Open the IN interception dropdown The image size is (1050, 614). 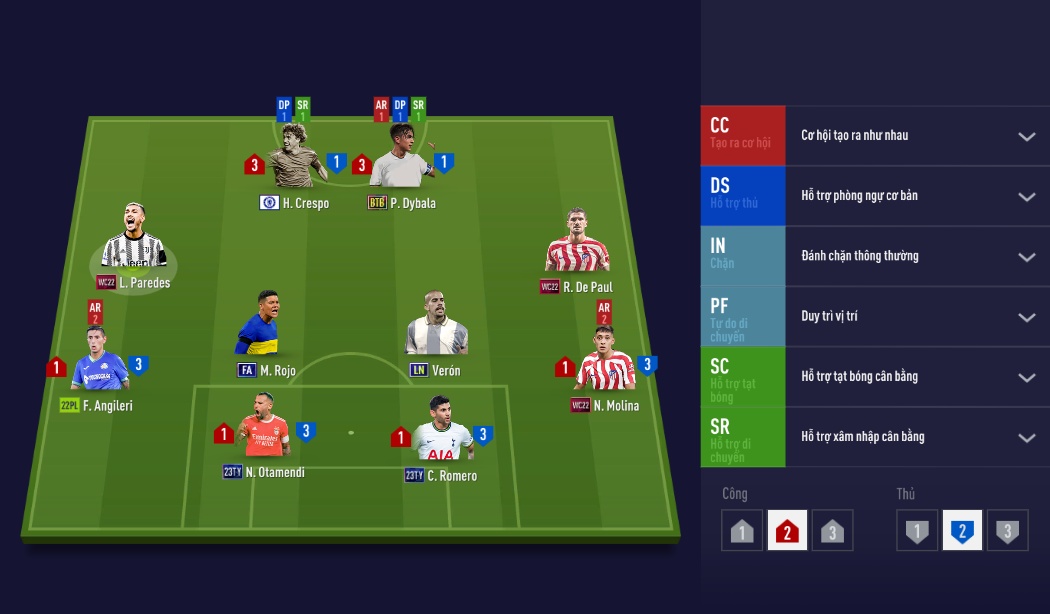tap(1026, 256)
